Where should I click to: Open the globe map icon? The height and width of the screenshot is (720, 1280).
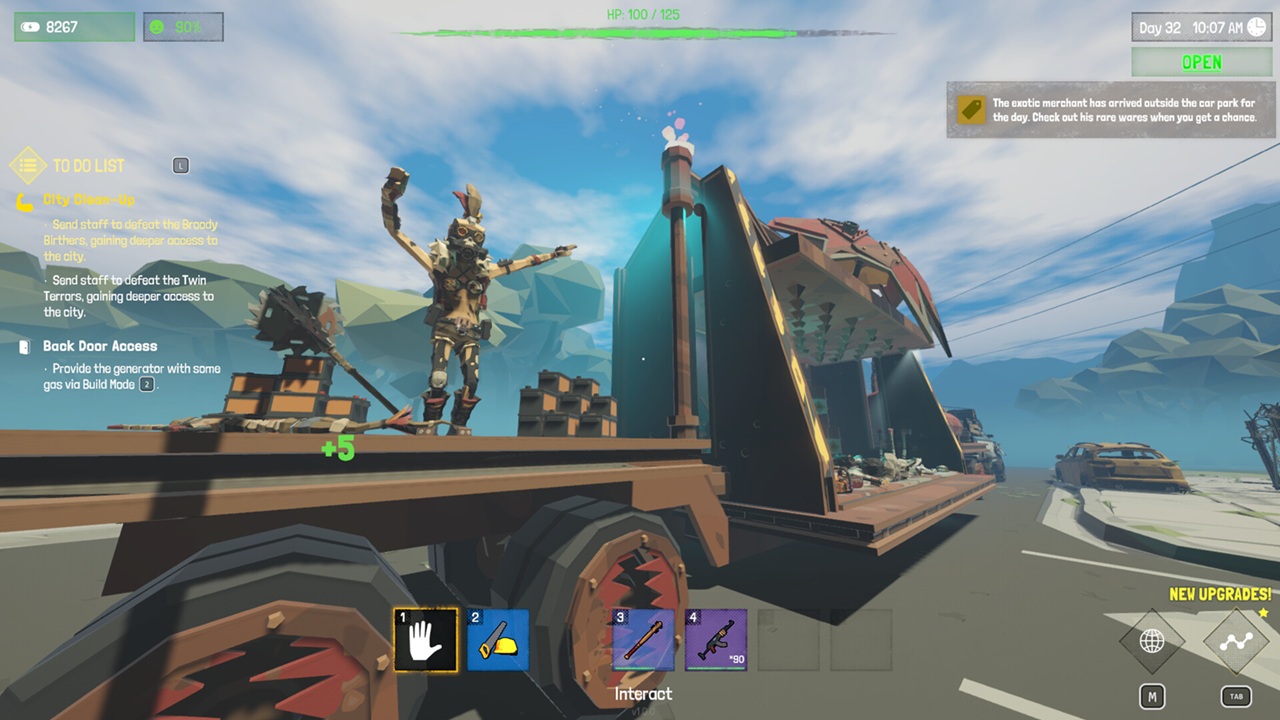pos(1152,641)
